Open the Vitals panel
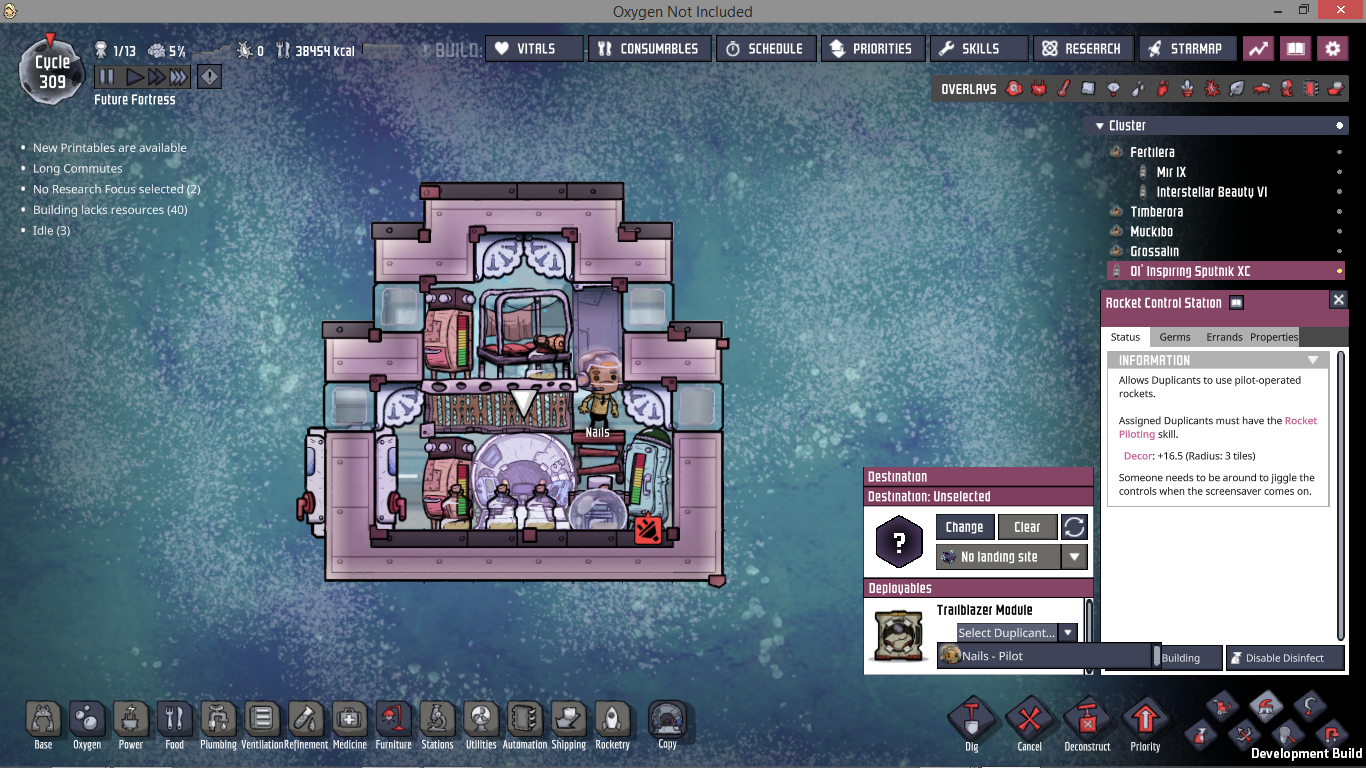Viewport: 1366px width, 768px height. (x=534, y=48)
